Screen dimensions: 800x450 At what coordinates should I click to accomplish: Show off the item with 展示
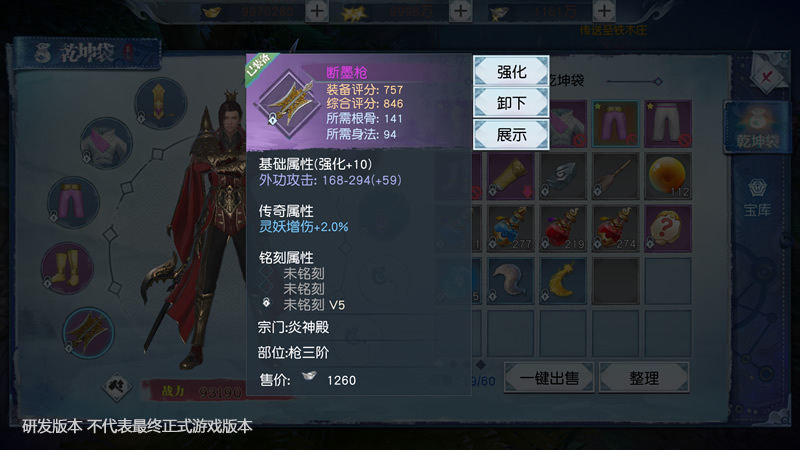510,134
